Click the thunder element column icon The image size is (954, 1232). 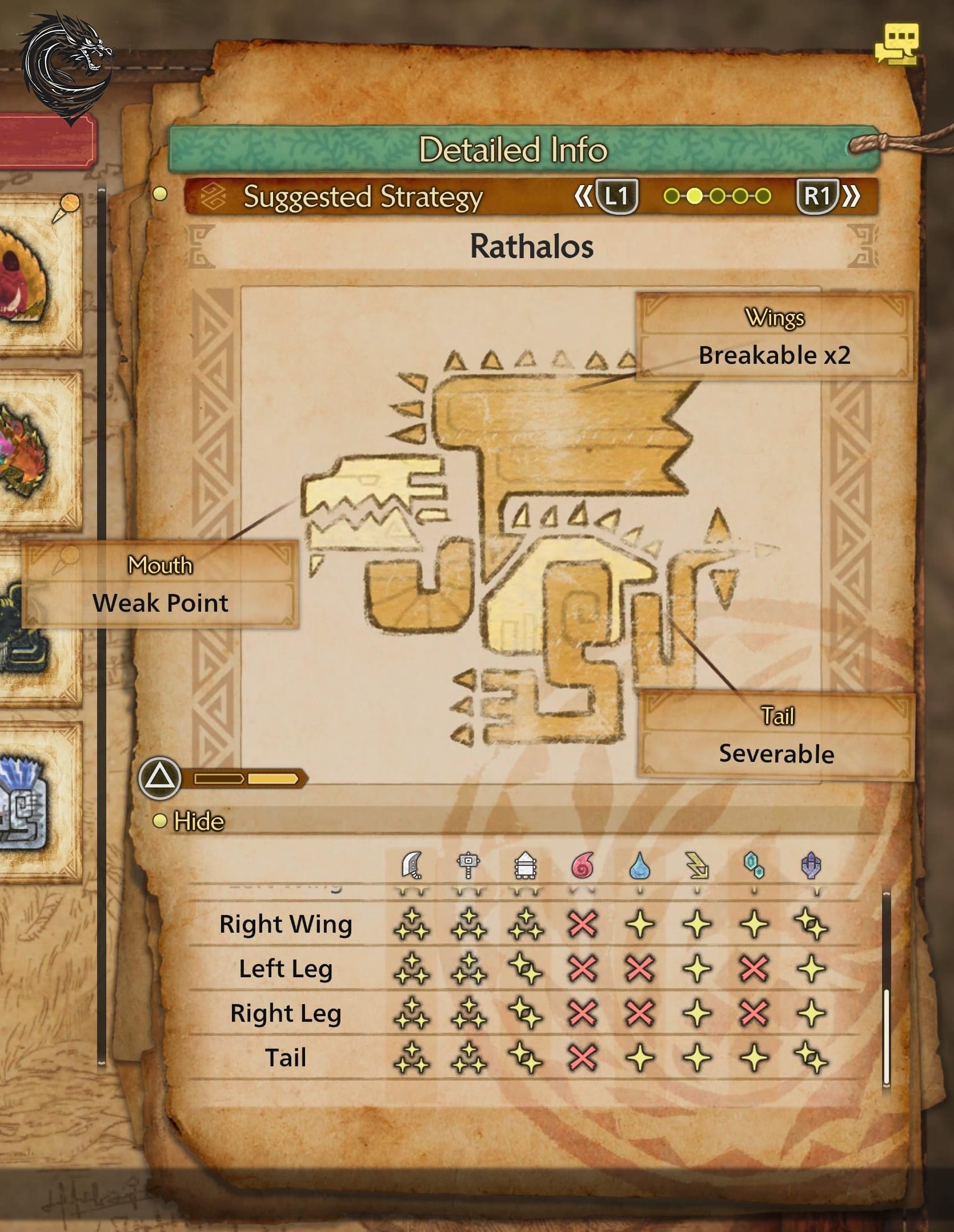697,865
